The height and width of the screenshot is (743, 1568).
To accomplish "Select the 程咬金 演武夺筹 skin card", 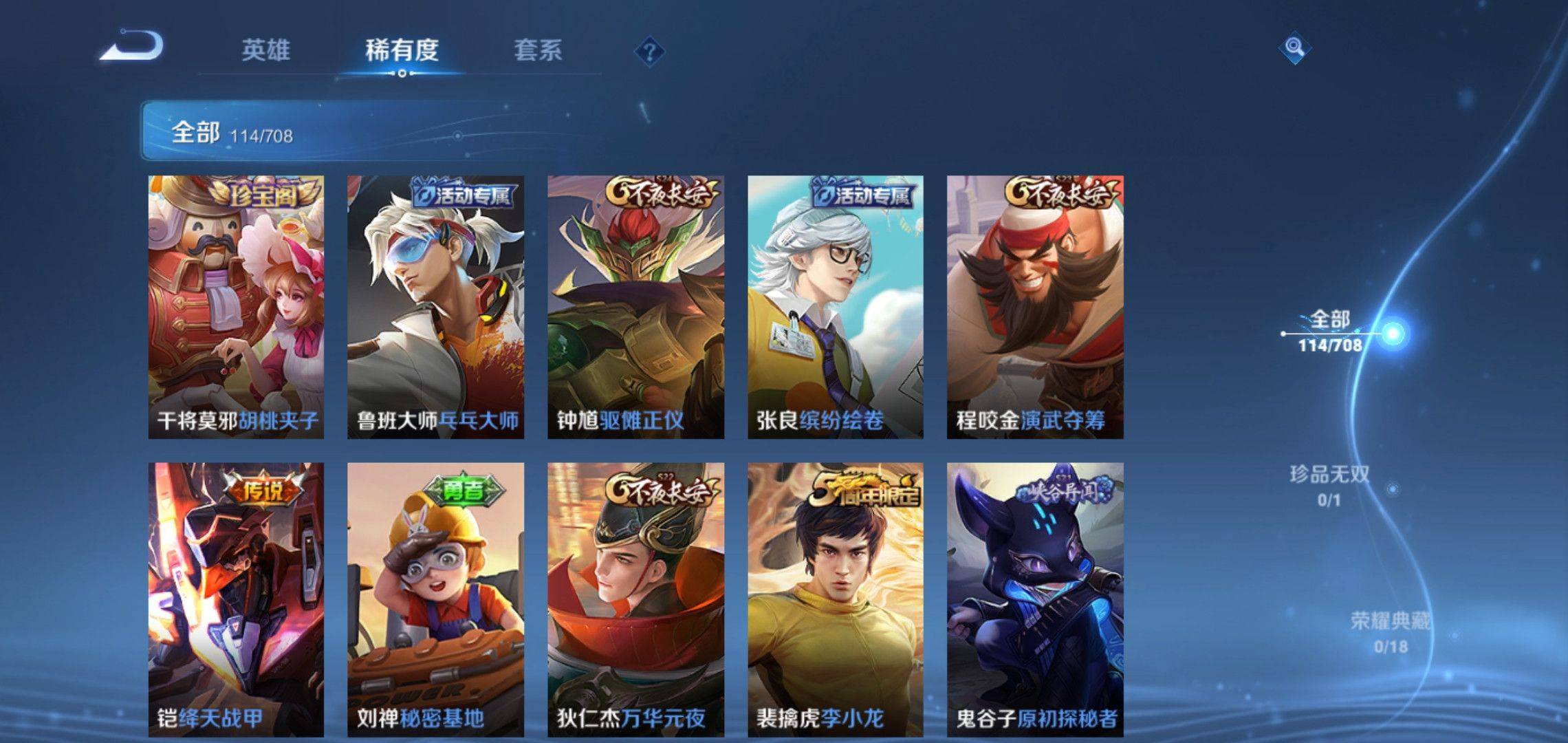I will tap(1035, 307).
